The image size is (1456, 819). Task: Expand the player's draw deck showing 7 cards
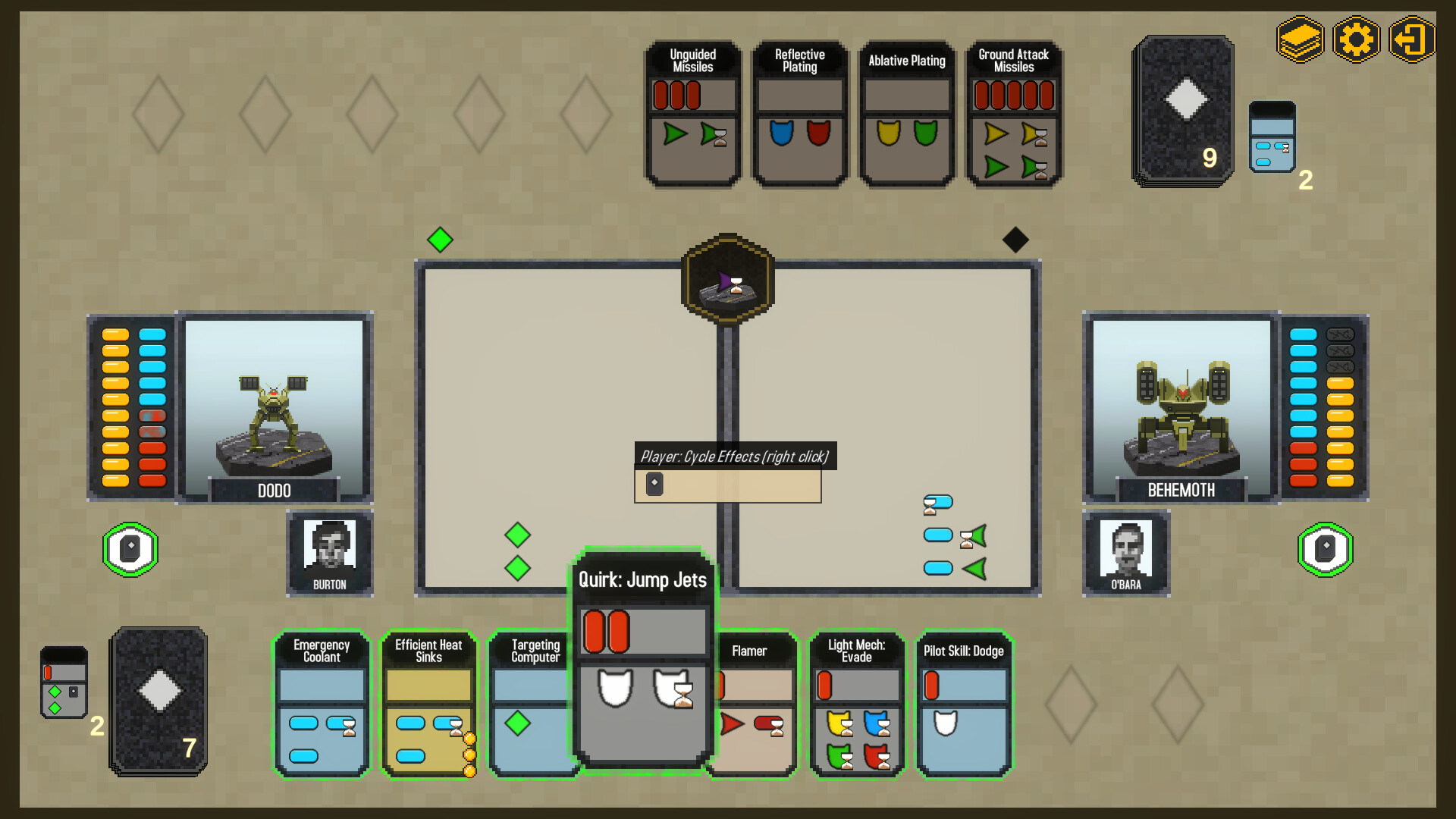point(157,701)
